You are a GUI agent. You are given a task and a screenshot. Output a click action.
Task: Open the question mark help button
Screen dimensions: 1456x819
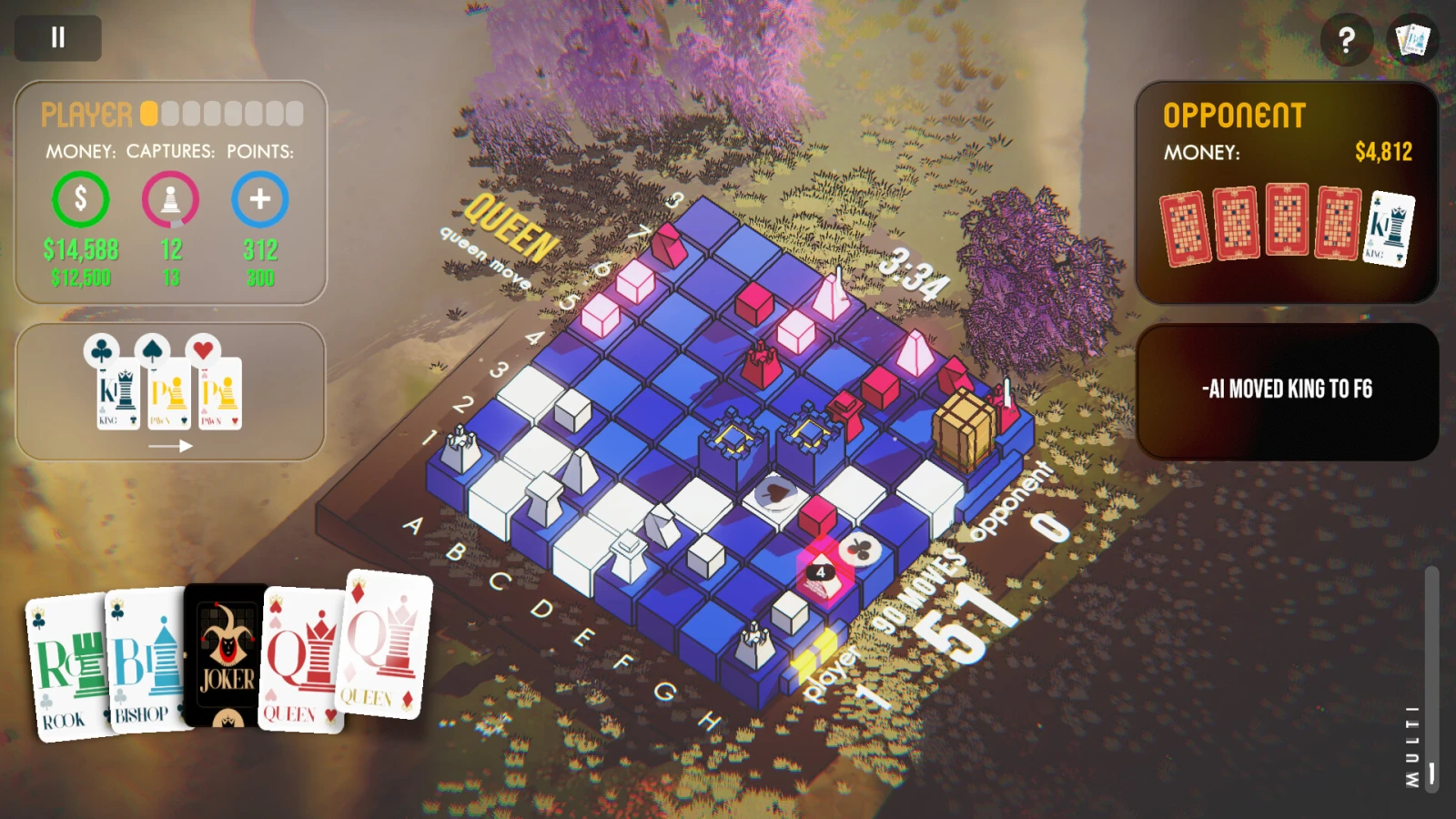[x=1346, y=39]
